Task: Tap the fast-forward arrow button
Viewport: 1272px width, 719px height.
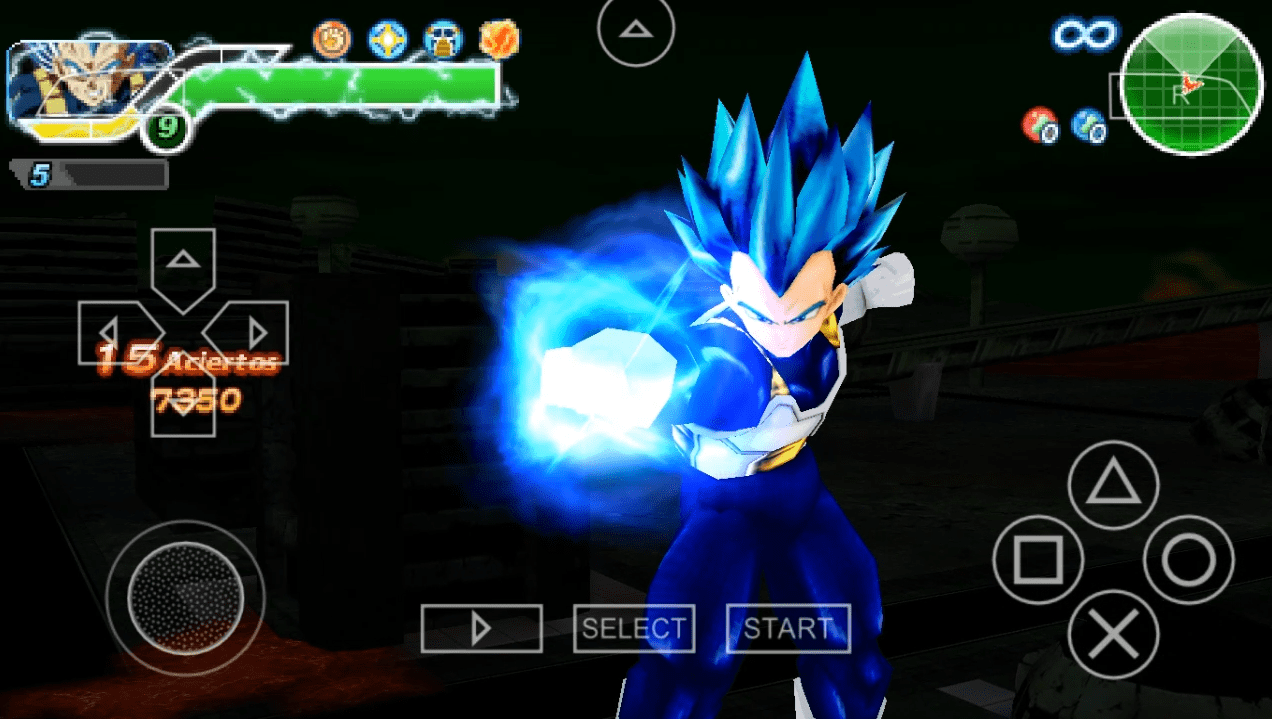Action: 481,628
